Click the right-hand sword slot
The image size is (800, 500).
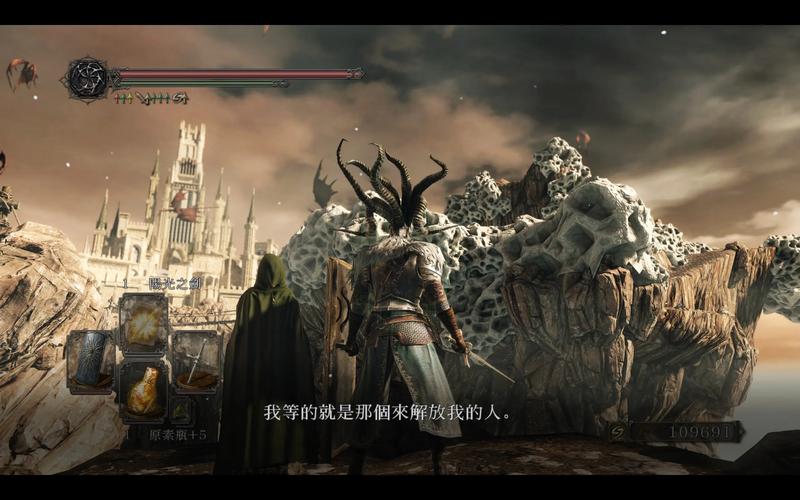[196, 360]
